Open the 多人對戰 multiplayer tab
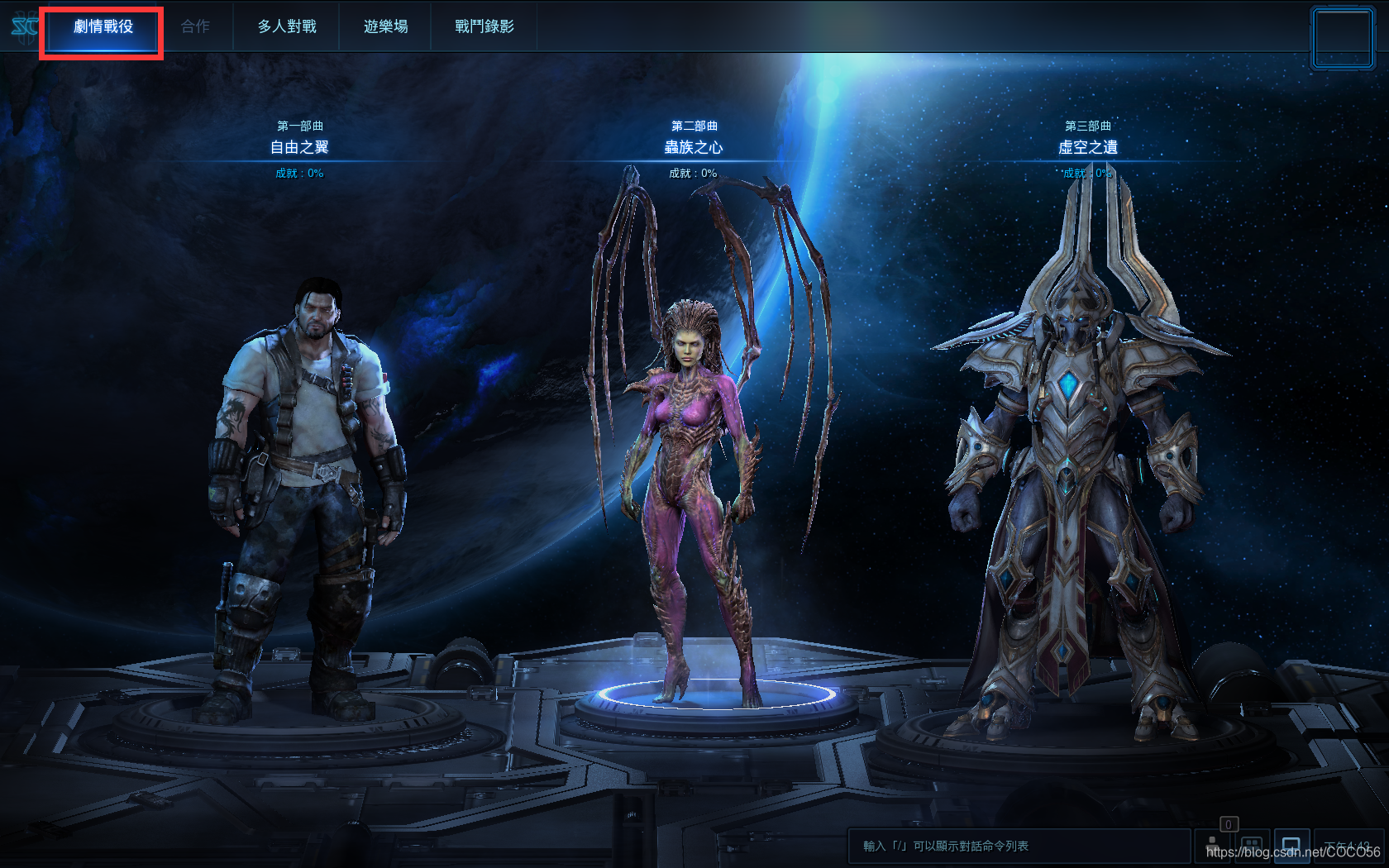 click(x=286, y=26)
